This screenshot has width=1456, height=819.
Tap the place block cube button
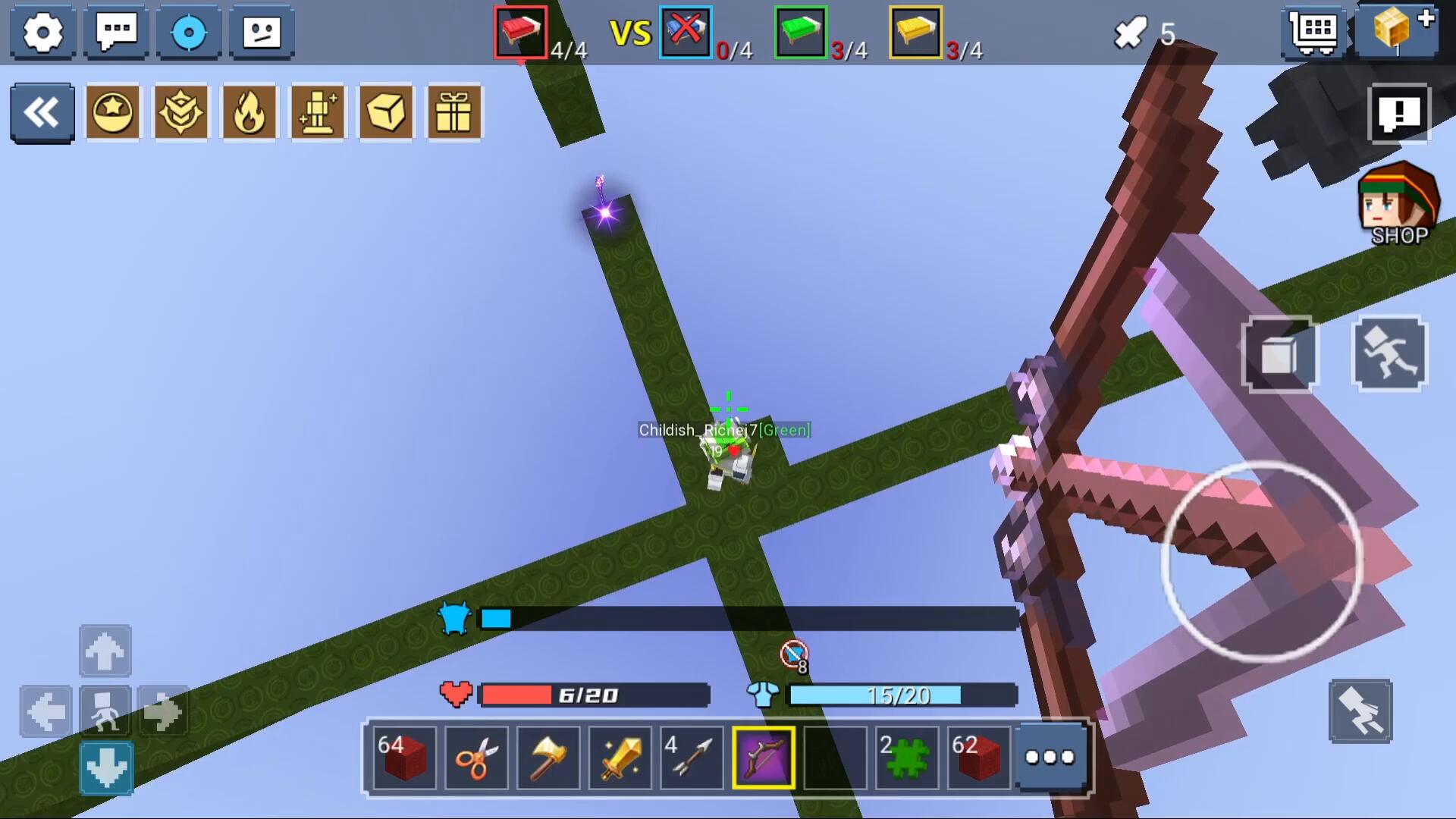[1279, 355]
